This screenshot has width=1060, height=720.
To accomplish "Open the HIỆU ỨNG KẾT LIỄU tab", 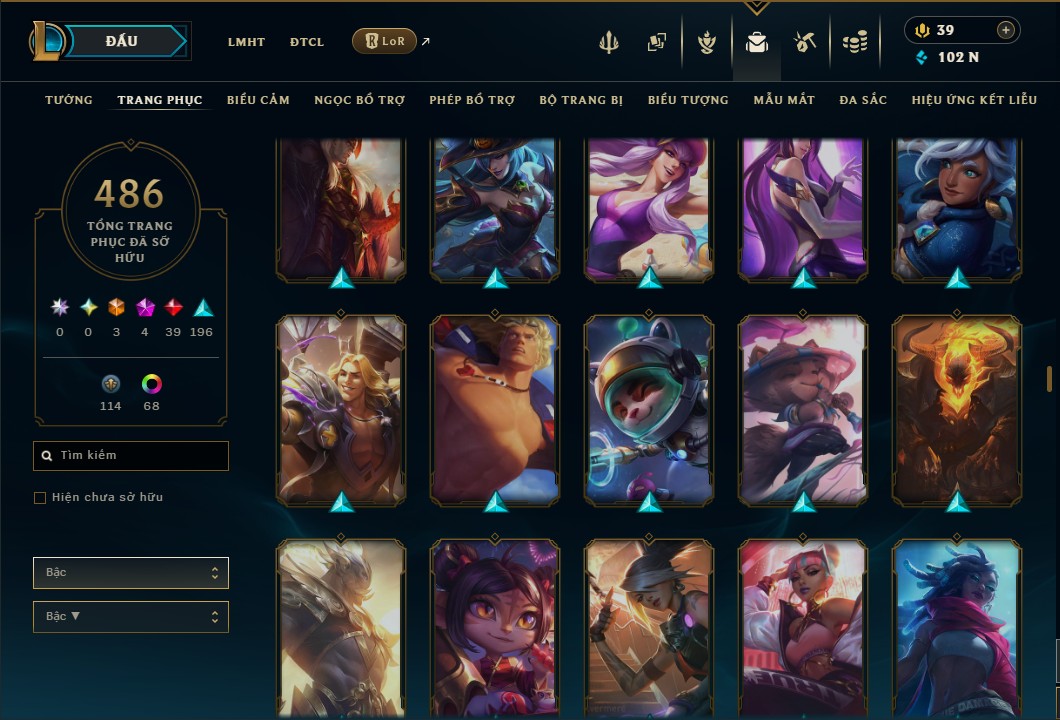I will click(974, 100).
